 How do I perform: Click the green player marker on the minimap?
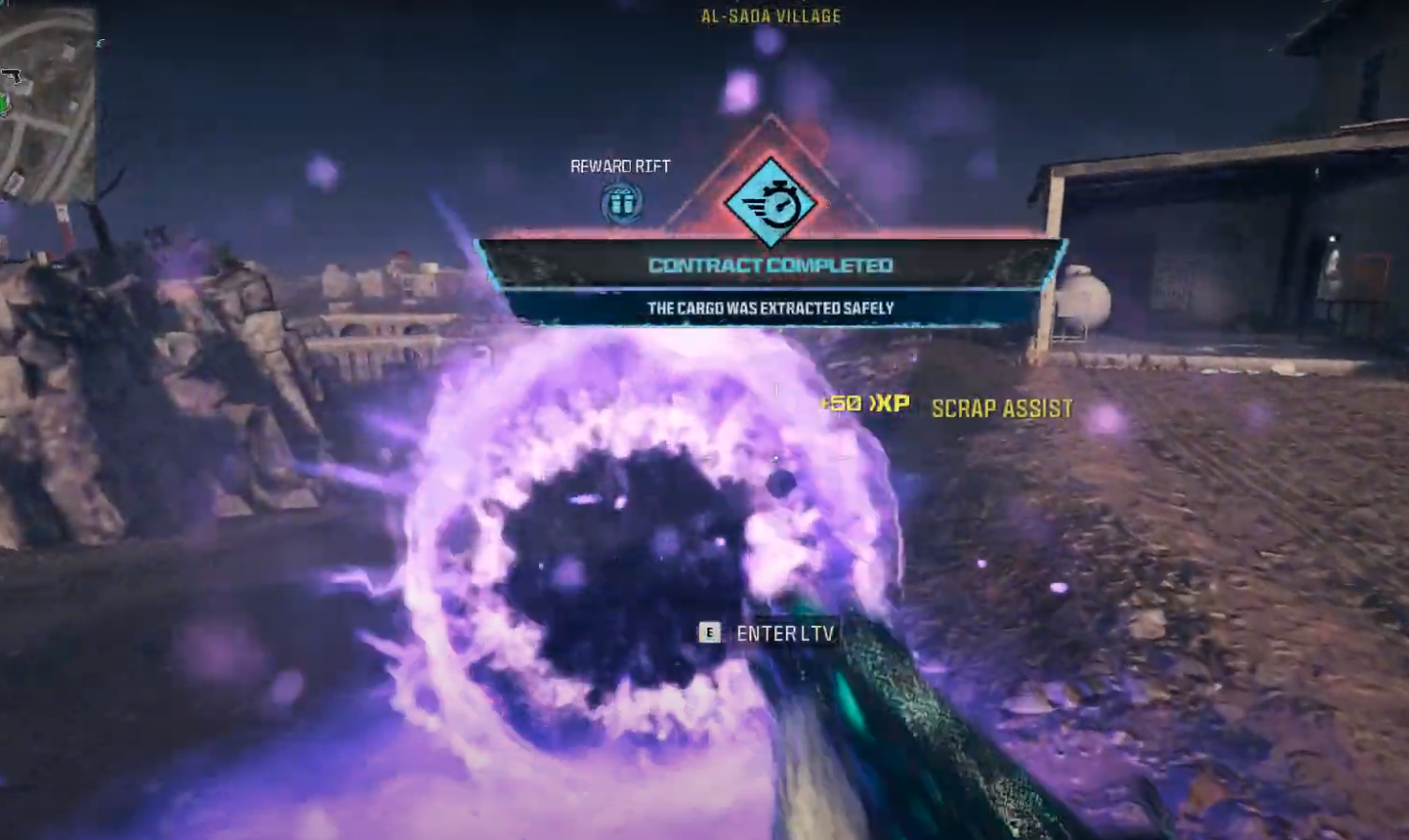[x=4, y=103]
